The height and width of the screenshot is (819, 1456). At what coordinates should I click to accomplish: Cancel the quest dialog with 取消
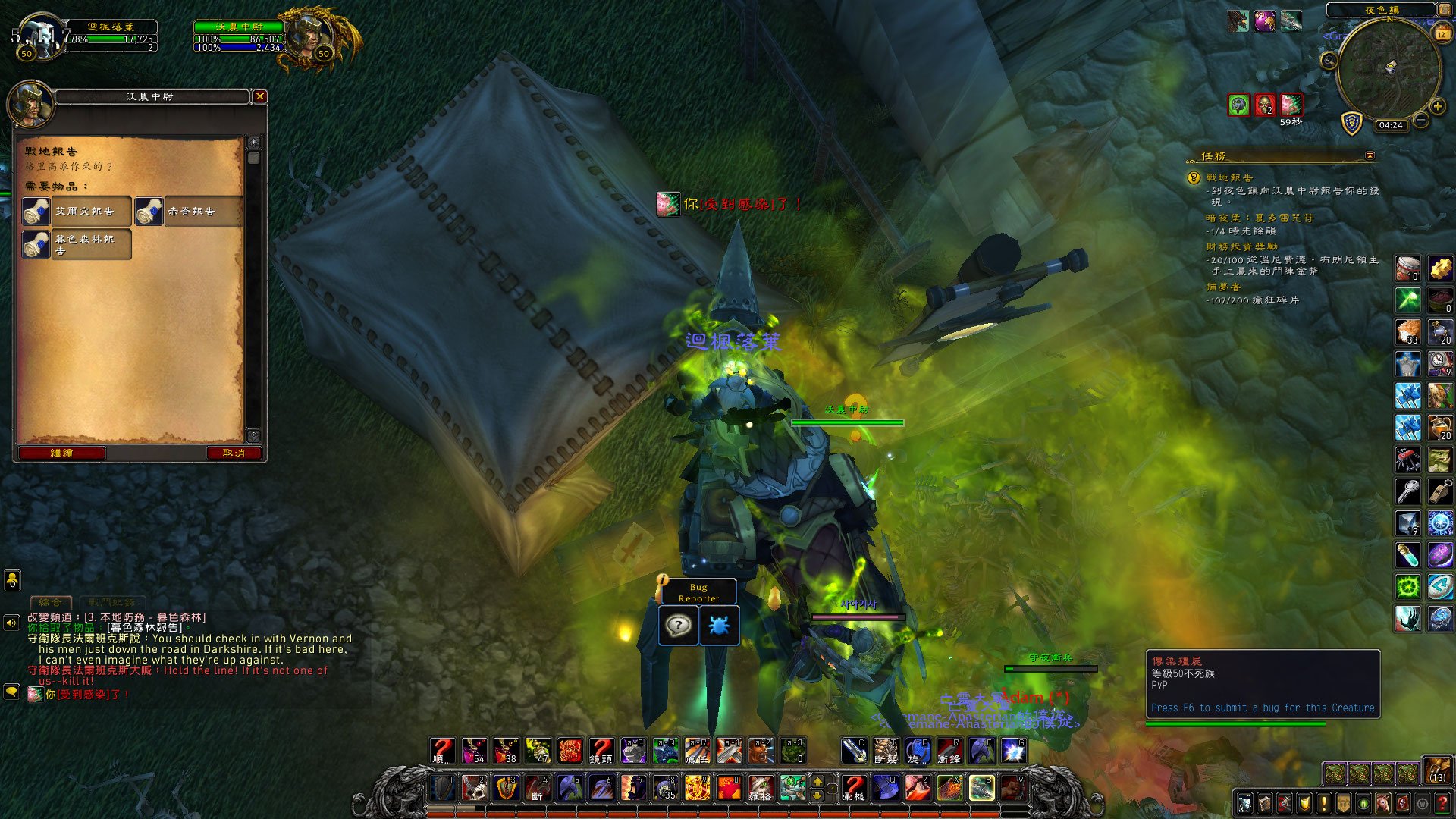[x=234, y=453]
